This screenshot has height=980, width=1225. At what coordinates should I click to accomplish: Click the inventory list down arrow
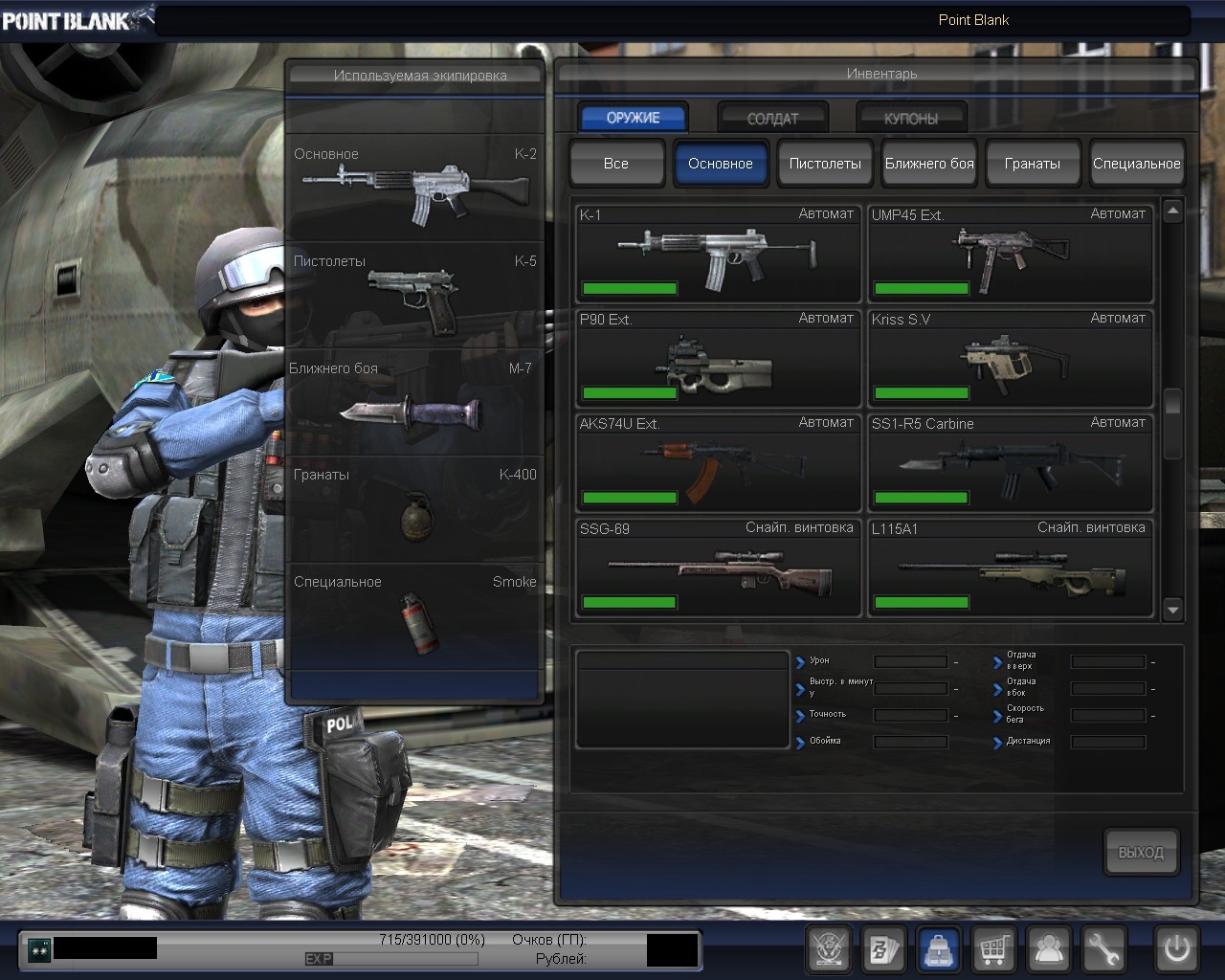1173,609
